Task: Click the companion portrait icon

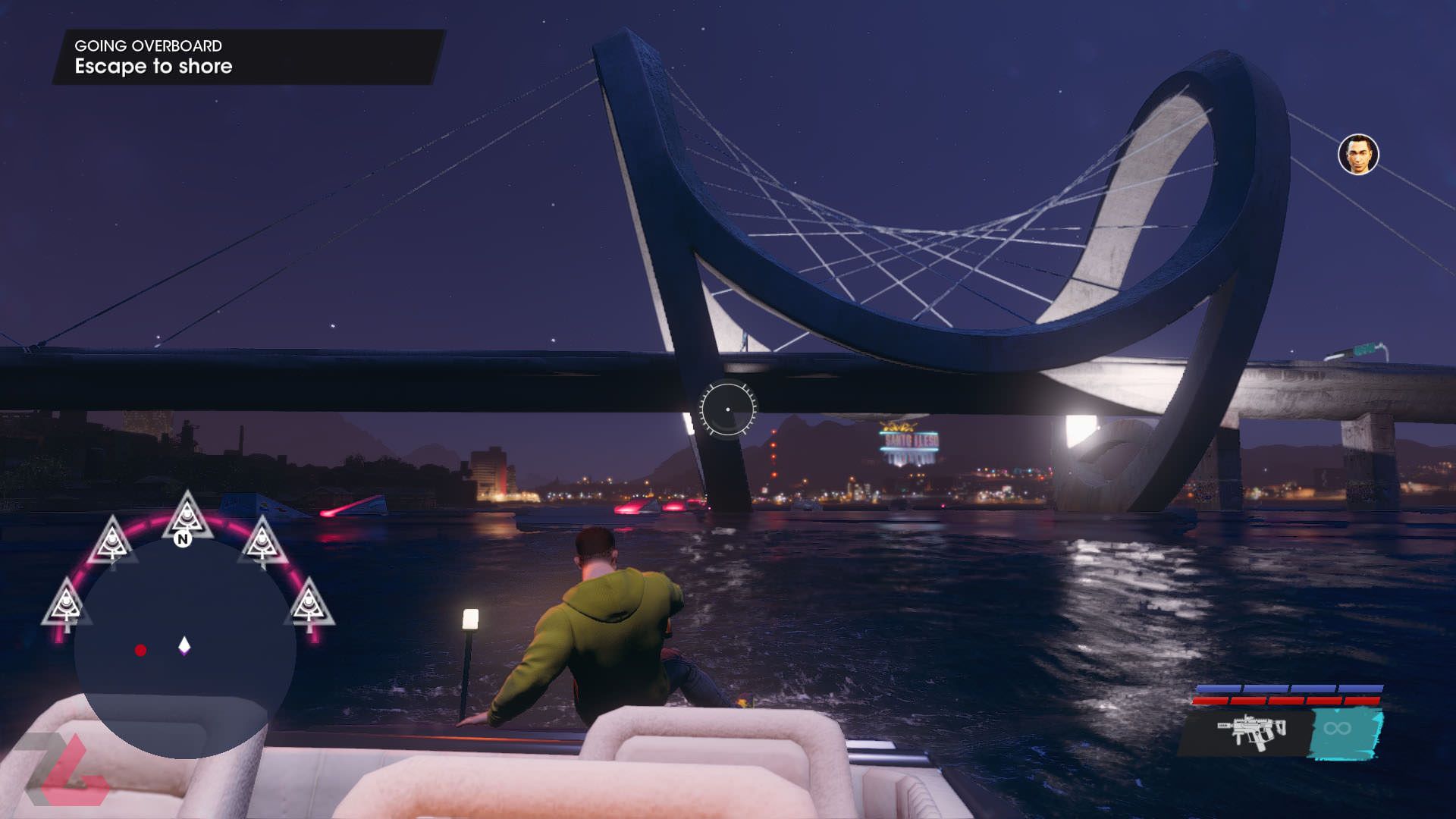Action: [x=1357, y=155]
